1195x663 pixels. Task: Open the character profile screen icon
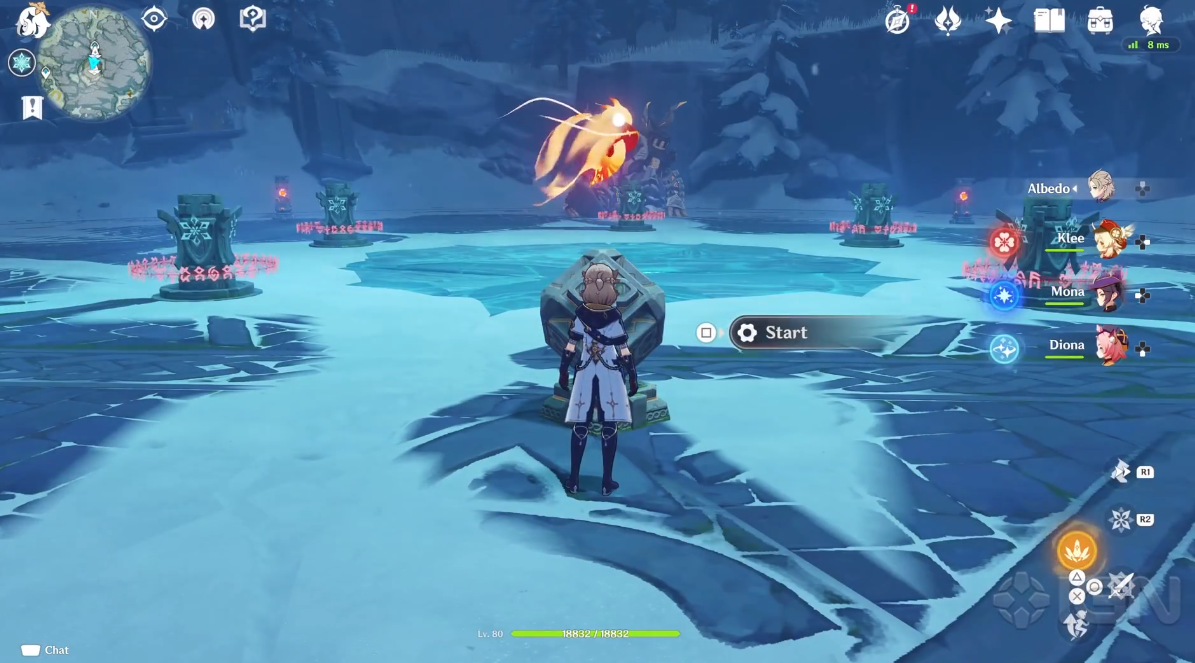[1151, 20]
